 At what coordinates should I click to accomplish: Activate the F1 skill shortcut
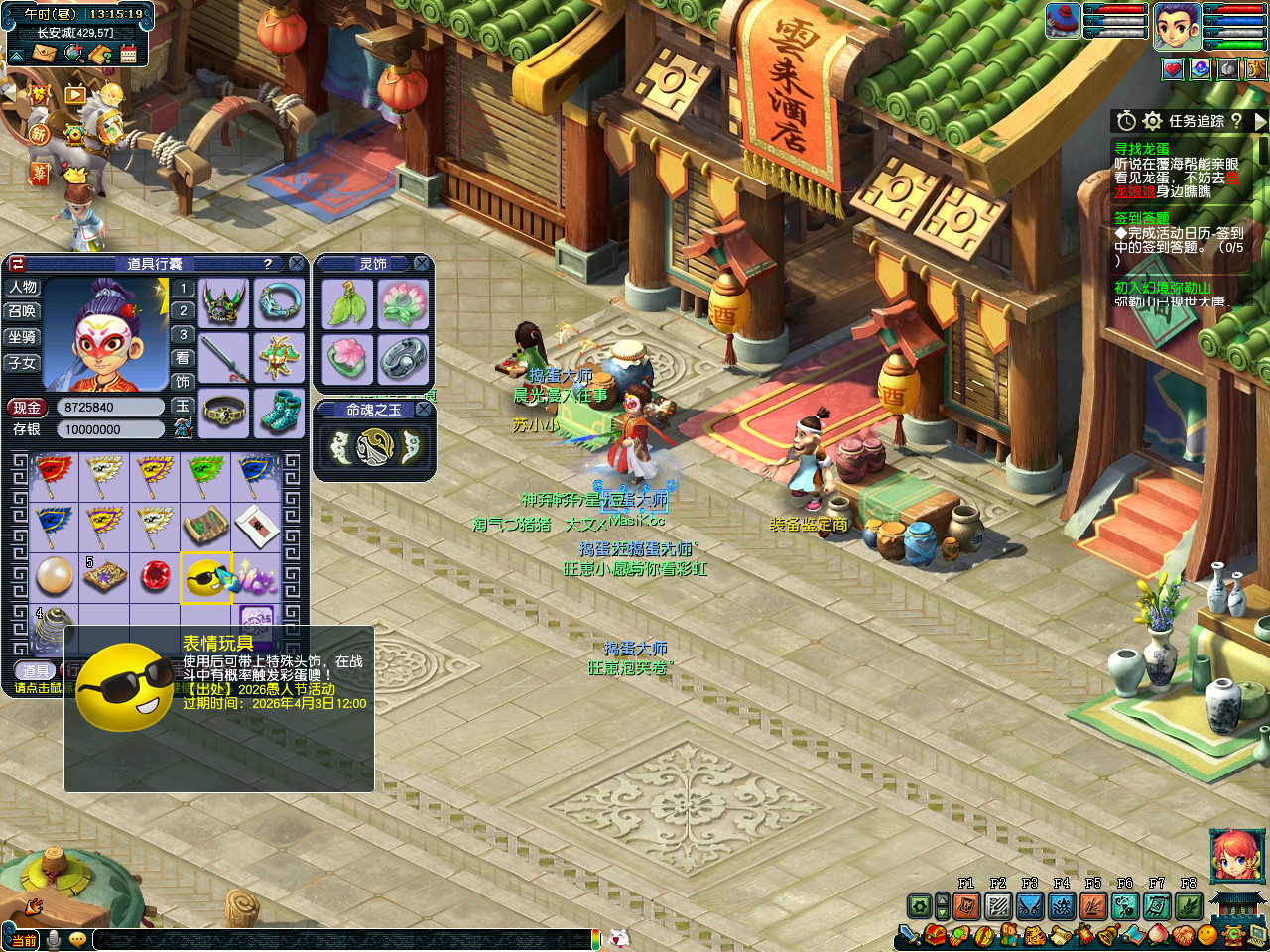pyautogui.click(x=966, y=905)
